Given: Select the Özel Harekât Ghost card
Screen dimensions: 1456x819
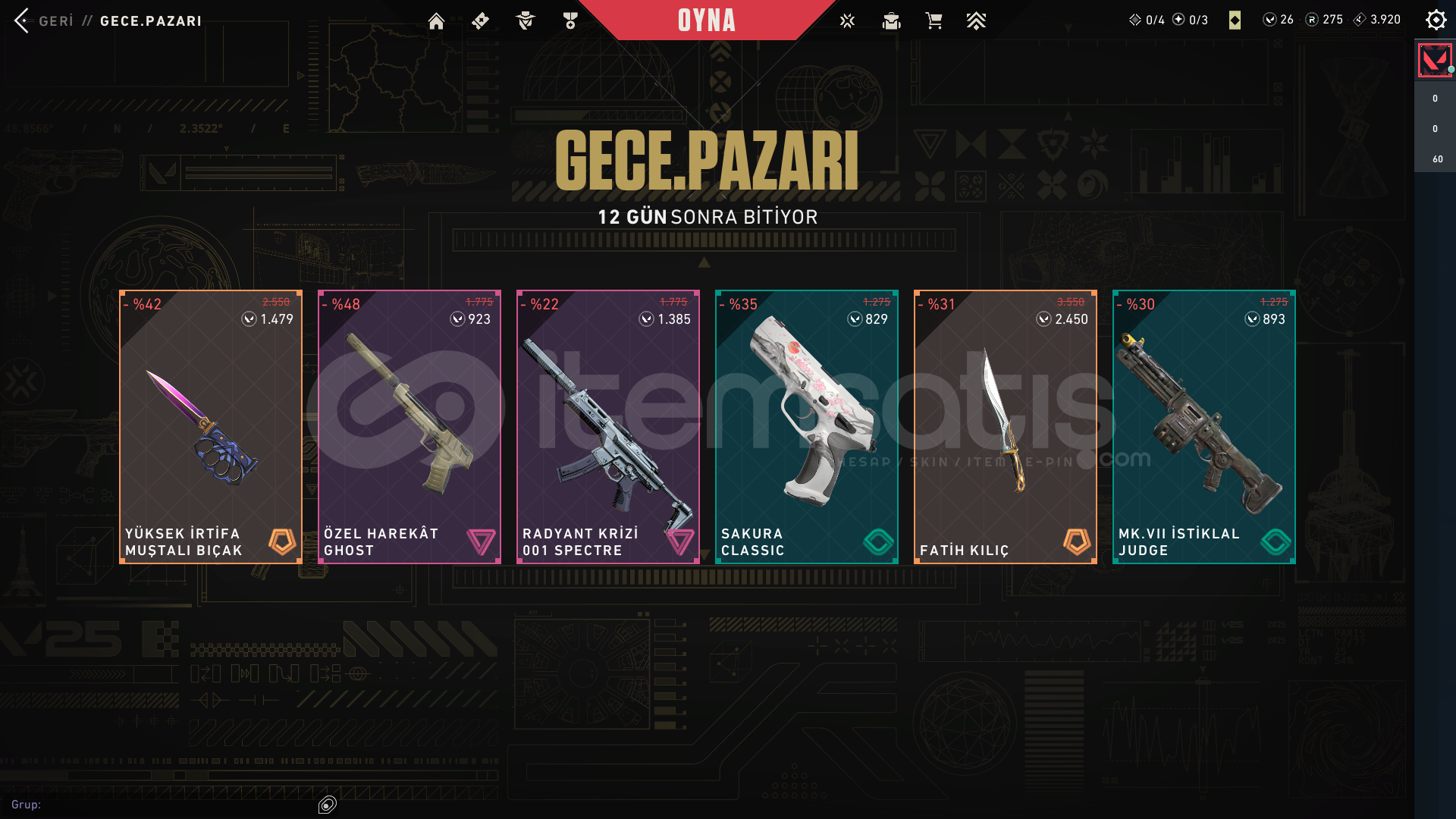Looking at the screenshot, I should click(409, 427).
